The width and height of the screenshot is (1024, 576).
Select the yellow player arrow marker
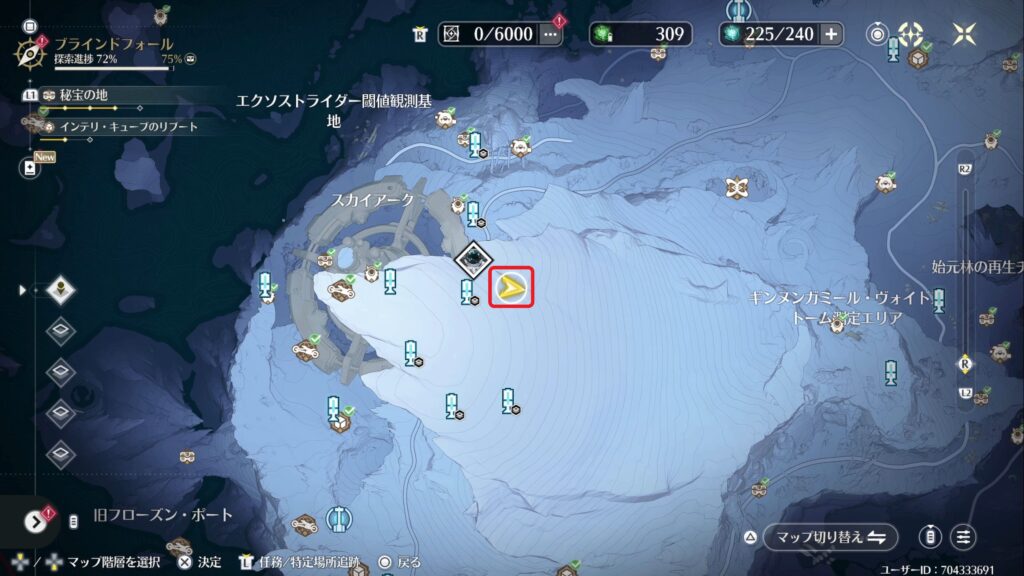click(x=512, y=288)
